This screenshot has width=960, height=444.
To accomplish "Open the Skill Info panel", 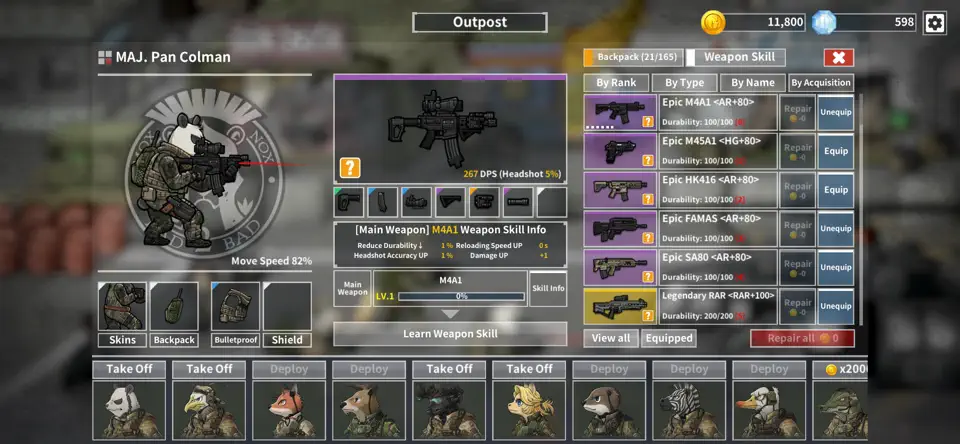I will click(x=548, y=288).
